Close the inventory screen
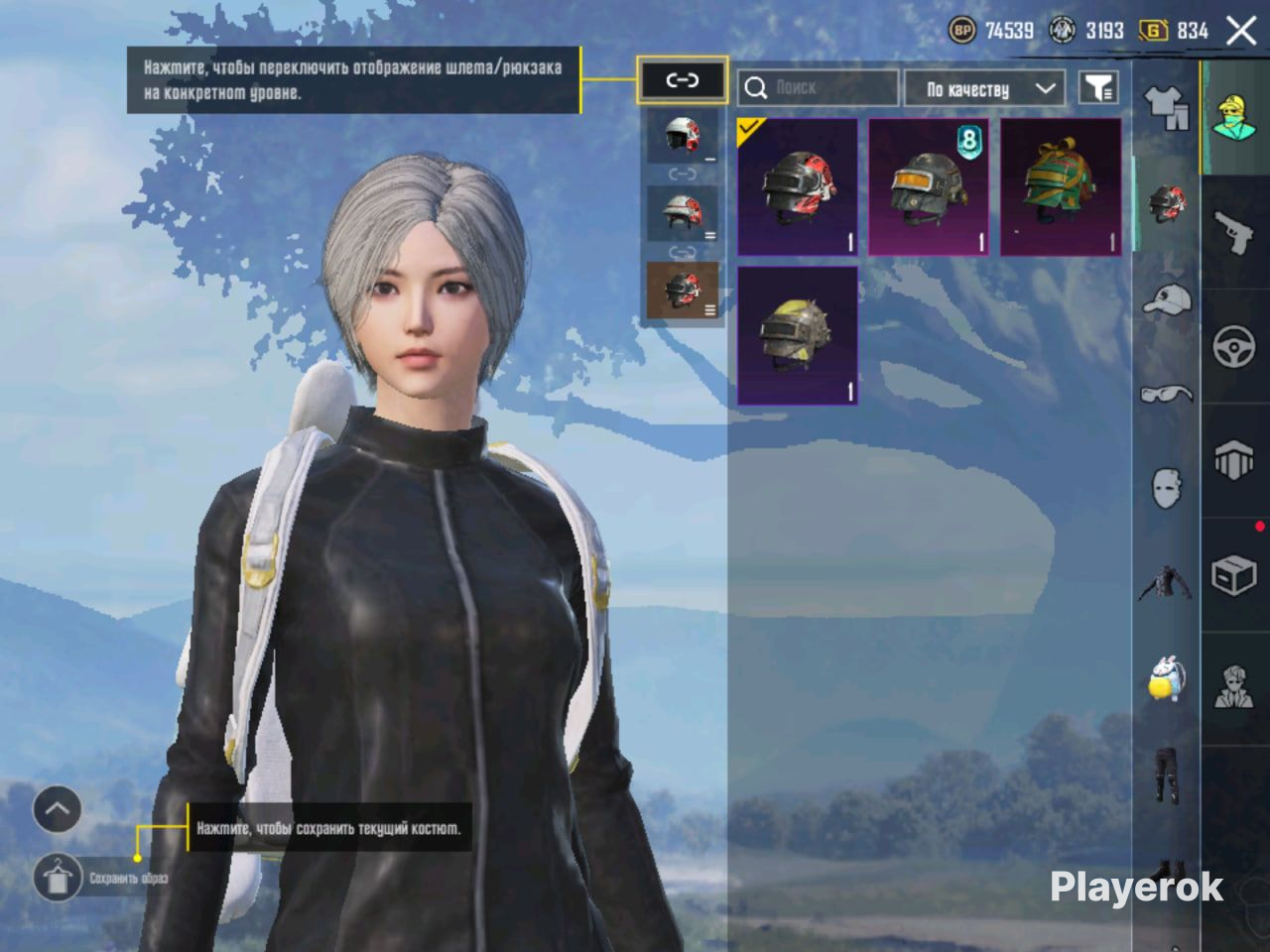The image size is (1270, 952). pos(1241,31)
